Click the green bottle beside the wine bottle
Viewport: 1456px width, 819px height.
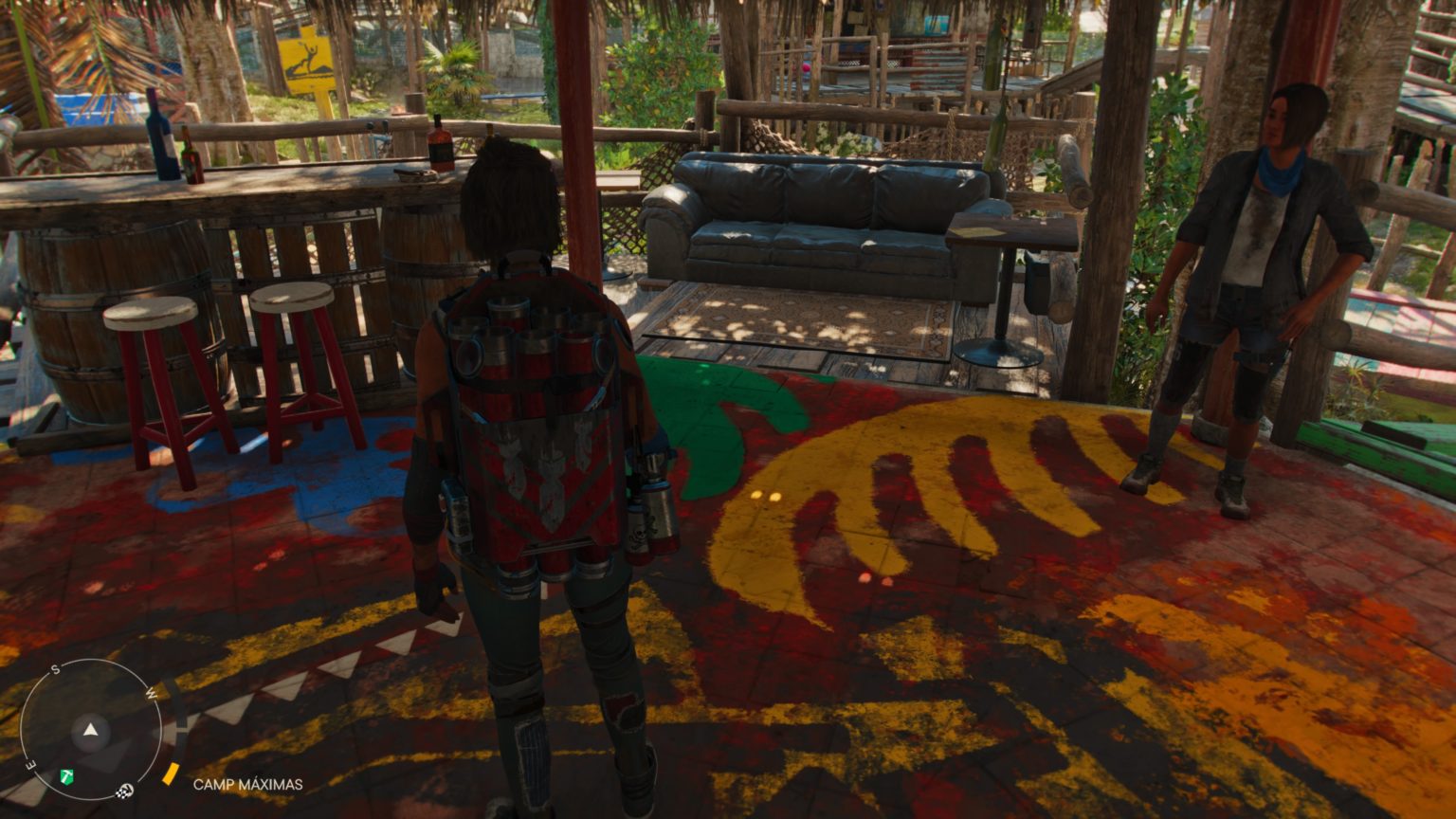[193, 156]
